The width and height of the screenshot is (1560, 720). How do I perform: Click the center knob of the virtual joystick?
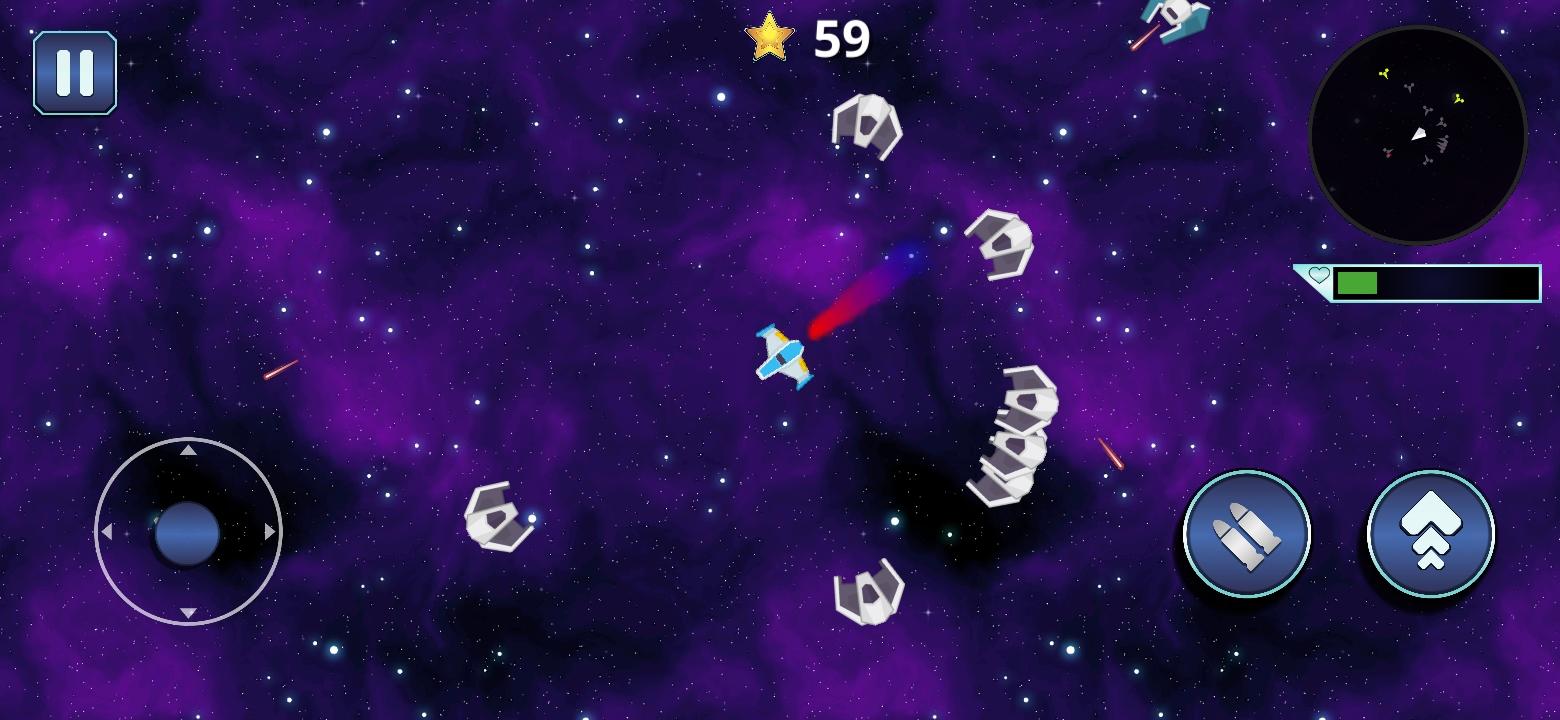tap(186, 533)
